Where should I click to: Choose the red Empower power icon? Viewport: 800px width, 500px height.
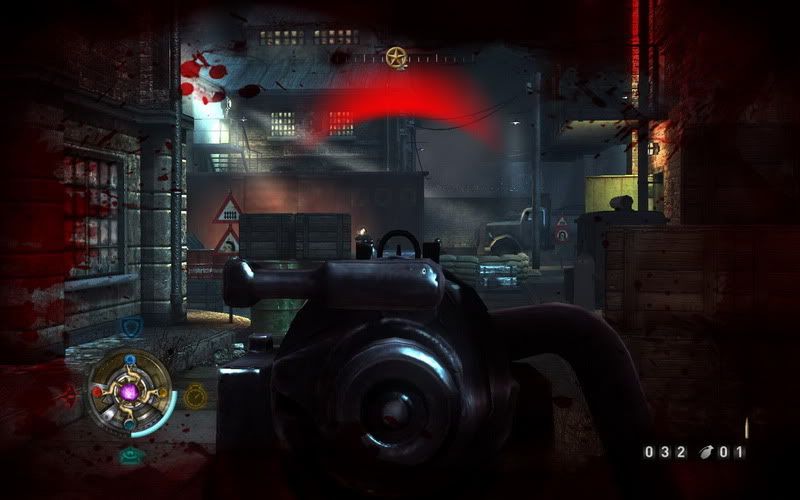[68, 394]
